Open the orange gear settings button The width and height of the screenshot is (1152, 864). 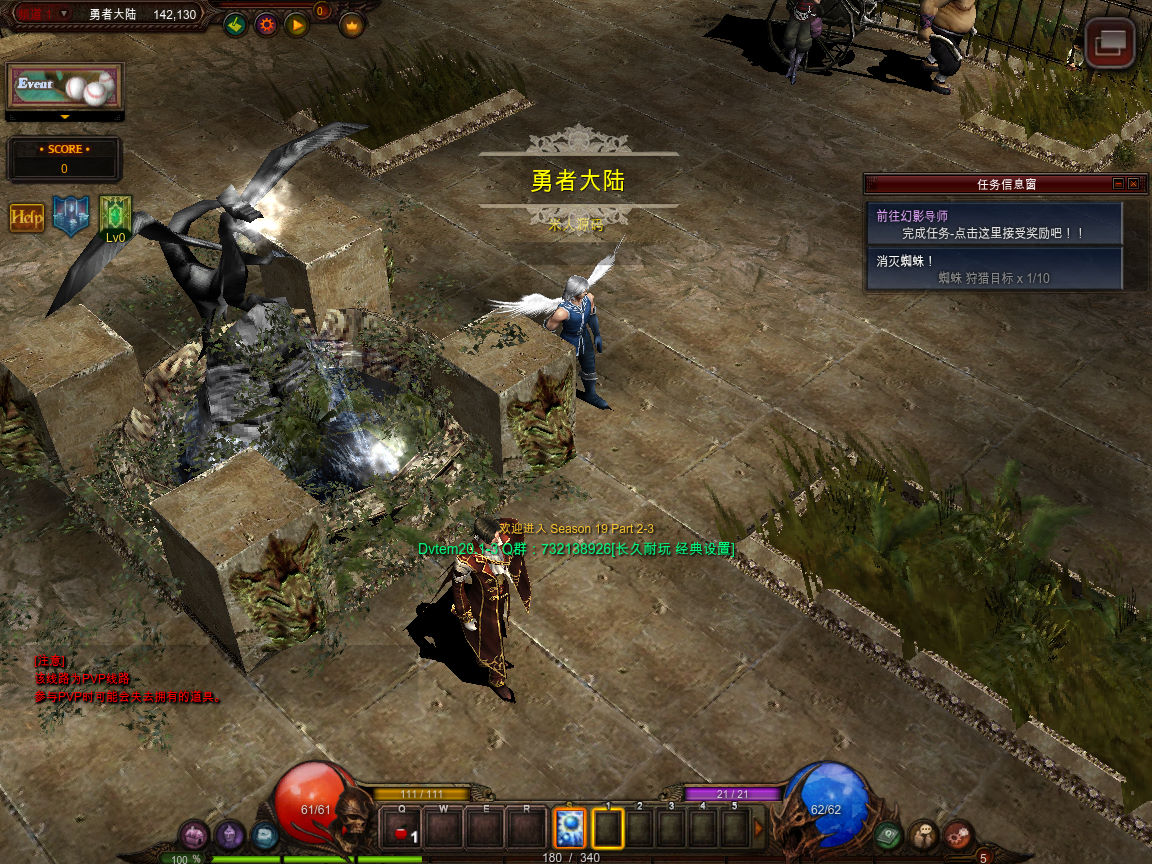pyautogui.click(x=265, y=25)
